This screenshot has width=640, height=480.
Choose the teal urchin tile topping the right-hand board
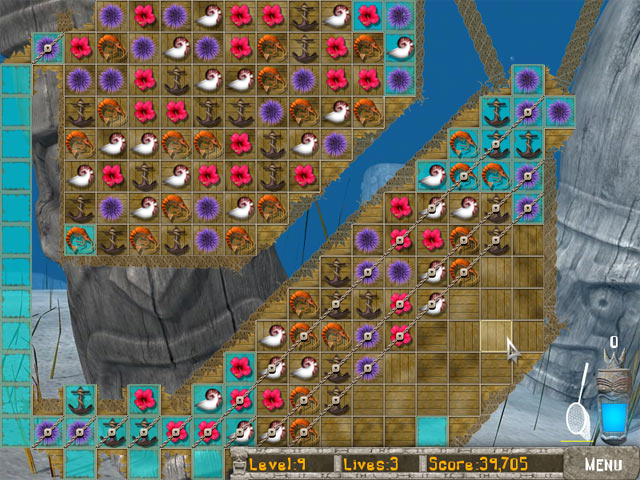click(527, 80)
